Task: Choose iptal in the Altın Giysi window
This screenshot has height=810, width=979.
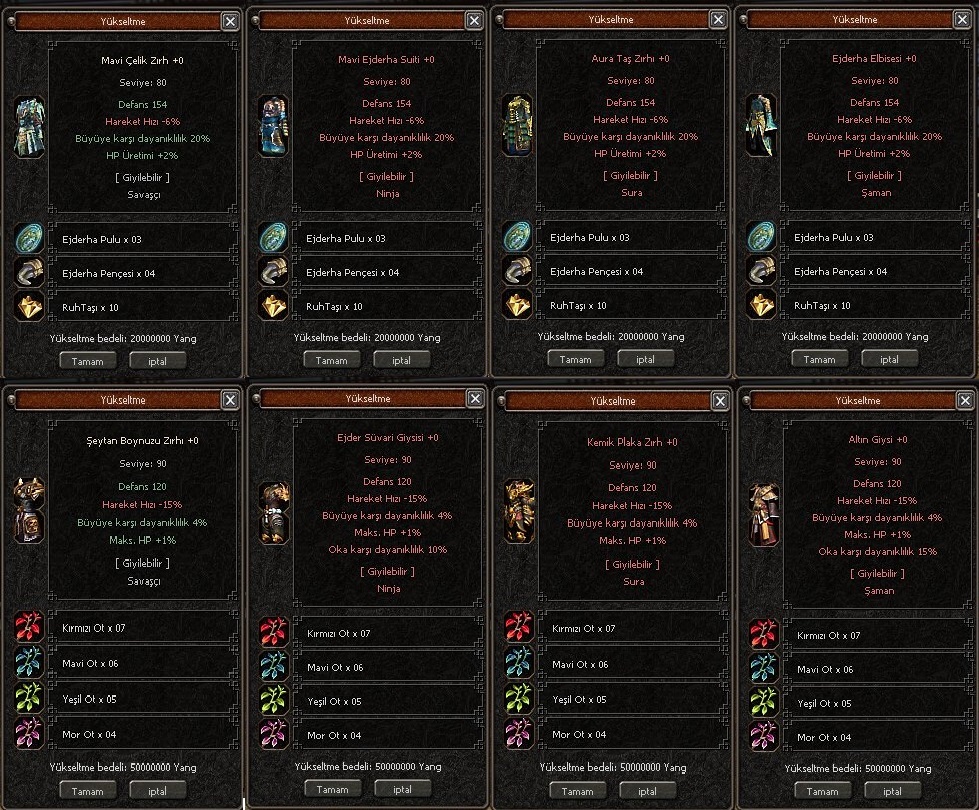Action: (890, 791)
